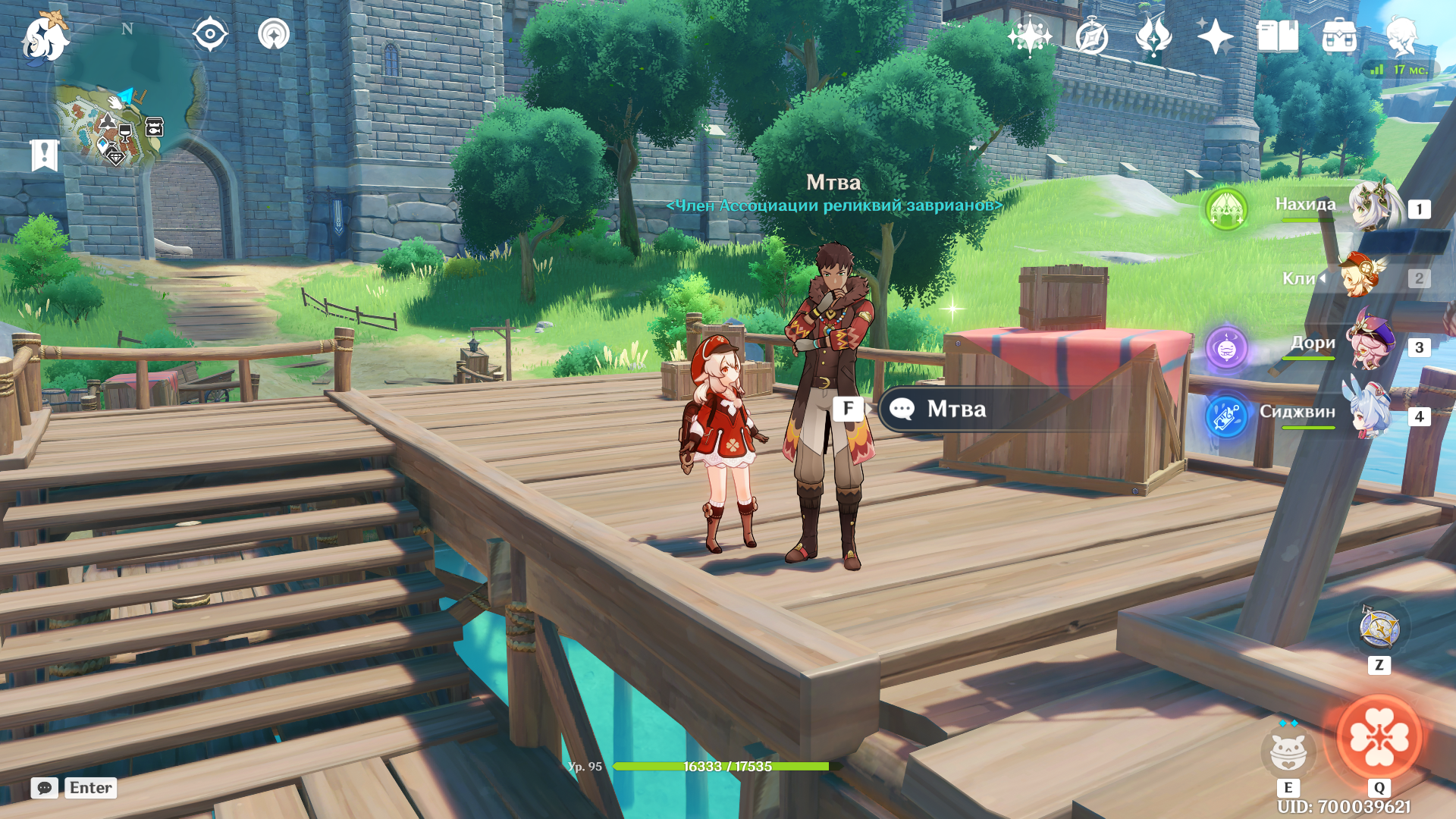This screenshot has height=819, width=1456.
Task: Activate the elemental sight eye icon
Action: [210, 35]
